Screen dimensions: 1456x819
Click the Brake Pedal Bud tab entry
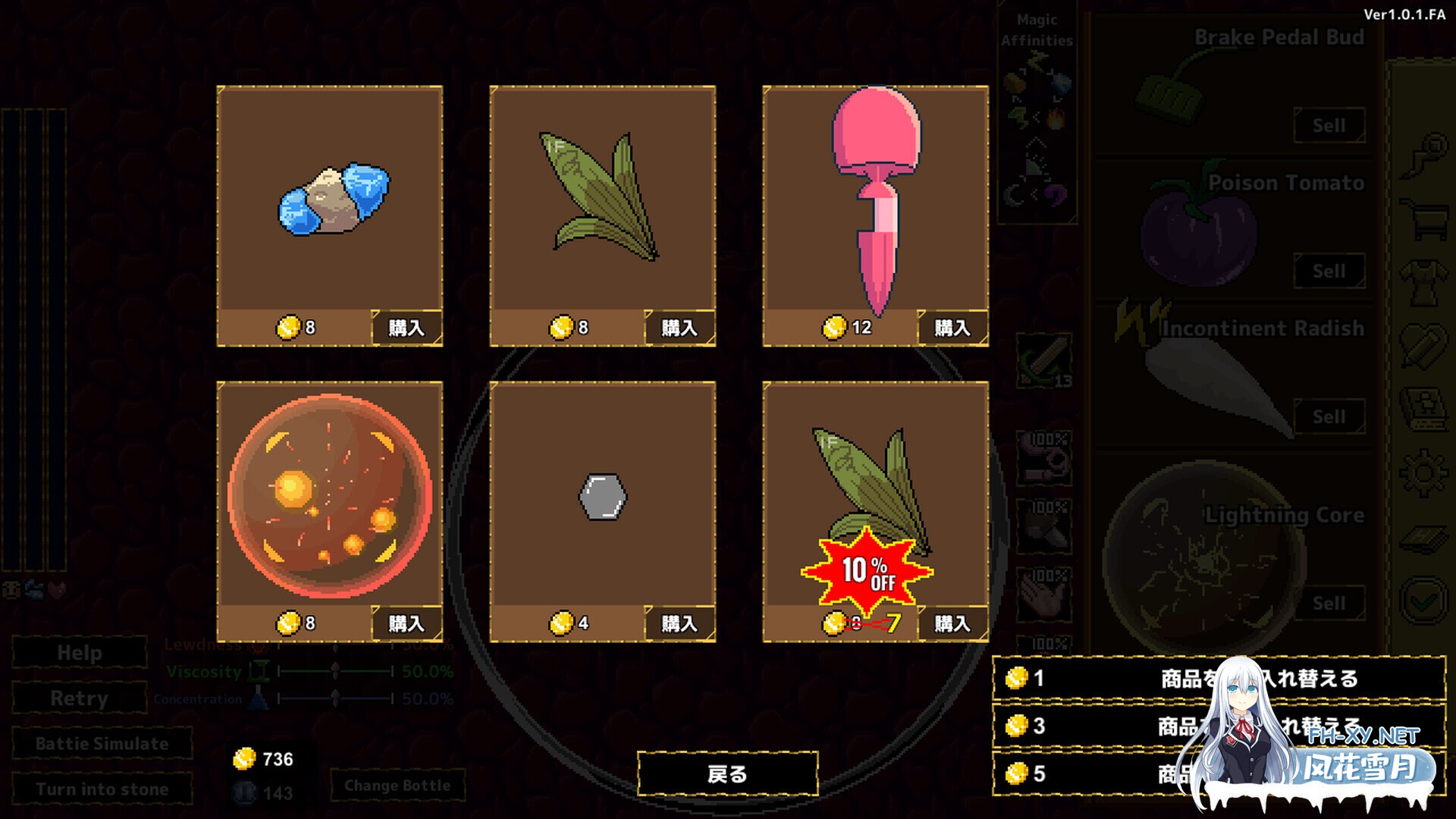[1278, 36]
